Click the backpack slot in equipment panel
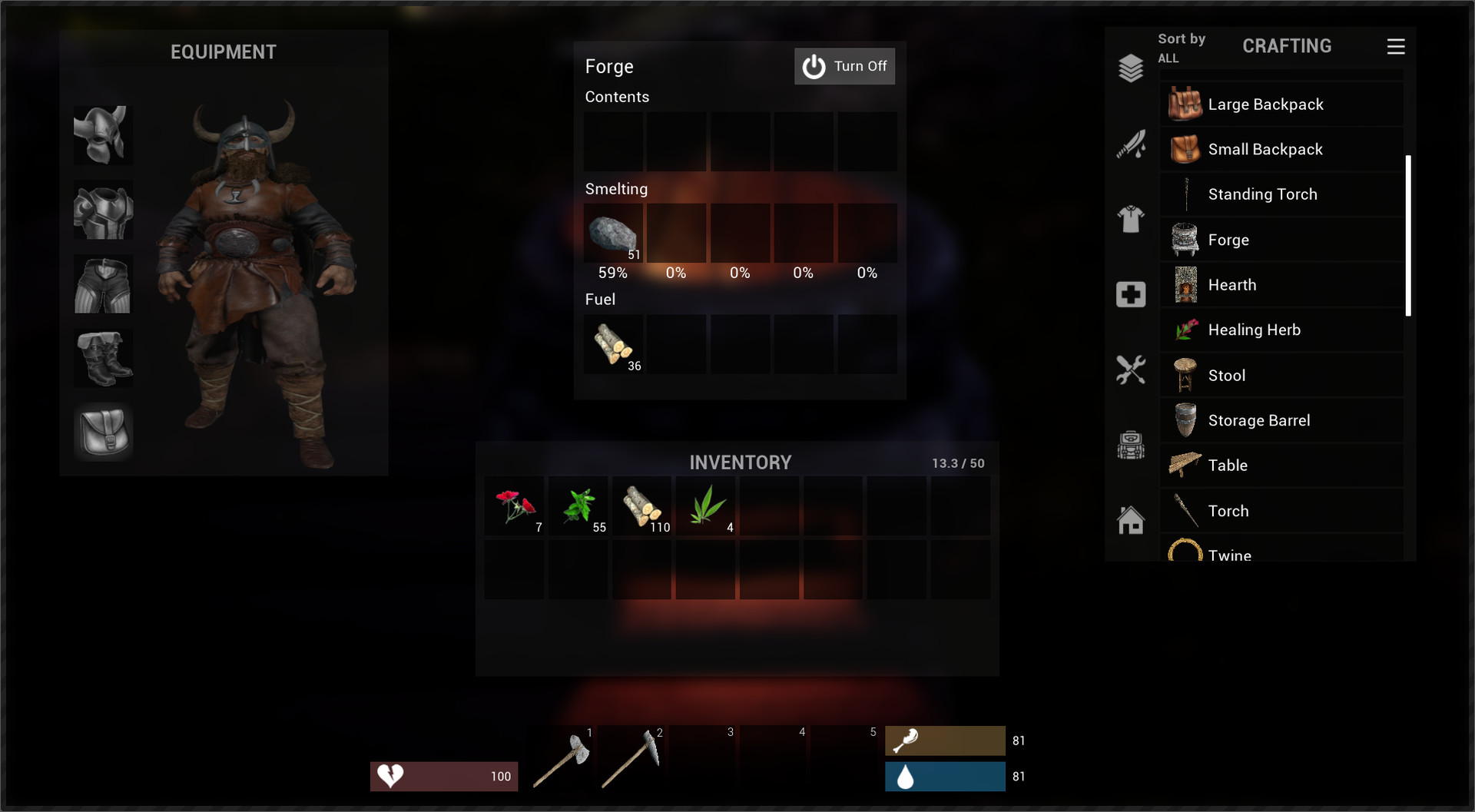Image resolution: width=1475 pixels, height=812 pixels. pyautogui.click(x=103, y=432)
